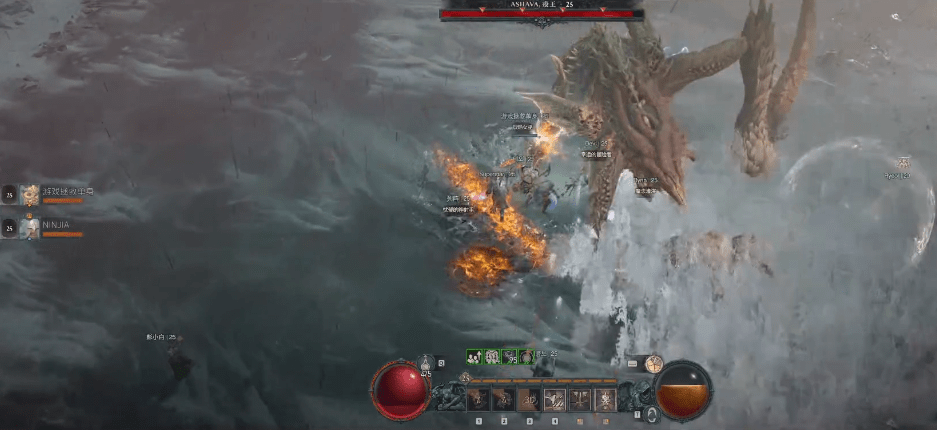Select NINJIA's party portrait
This screenshot has height=430, width=937.
tap(29, 228)
